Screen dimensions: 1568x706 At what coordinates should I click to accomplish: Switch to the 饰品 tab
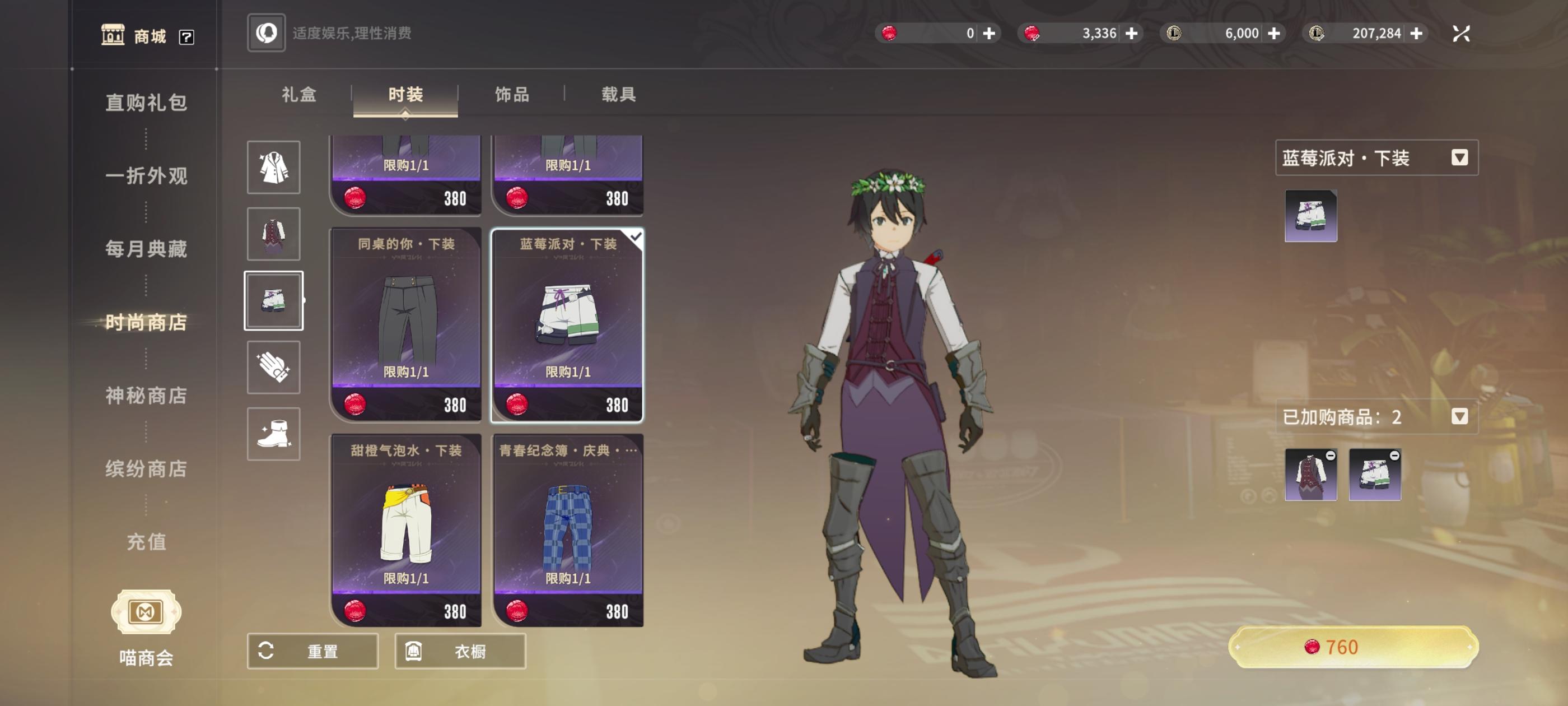(x=512, y=95)
